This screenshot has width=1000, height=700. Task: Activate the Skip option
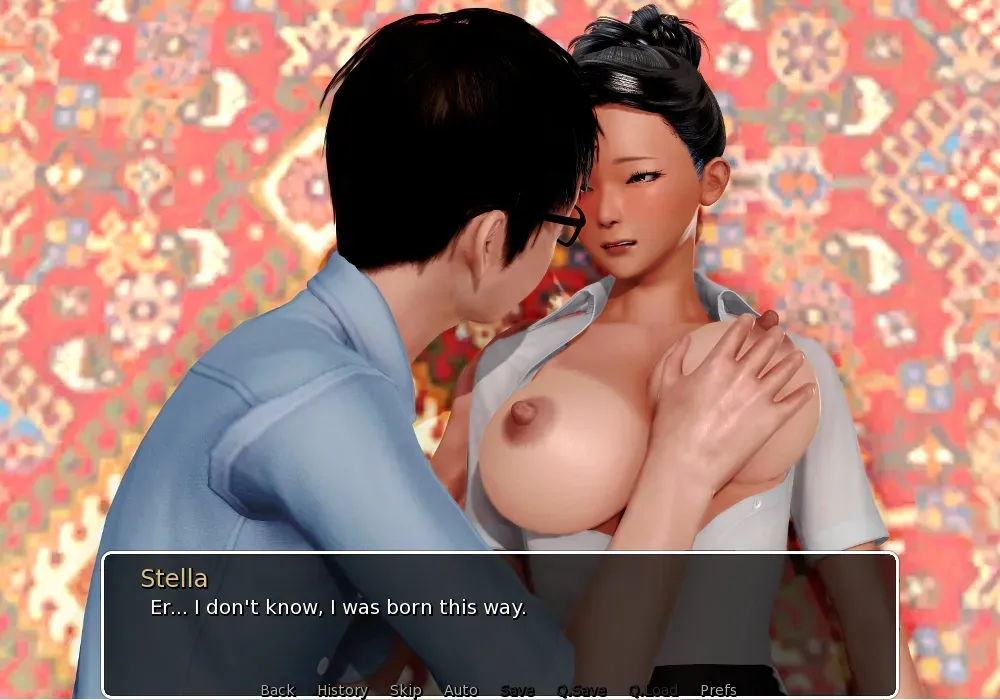point(405,690)
